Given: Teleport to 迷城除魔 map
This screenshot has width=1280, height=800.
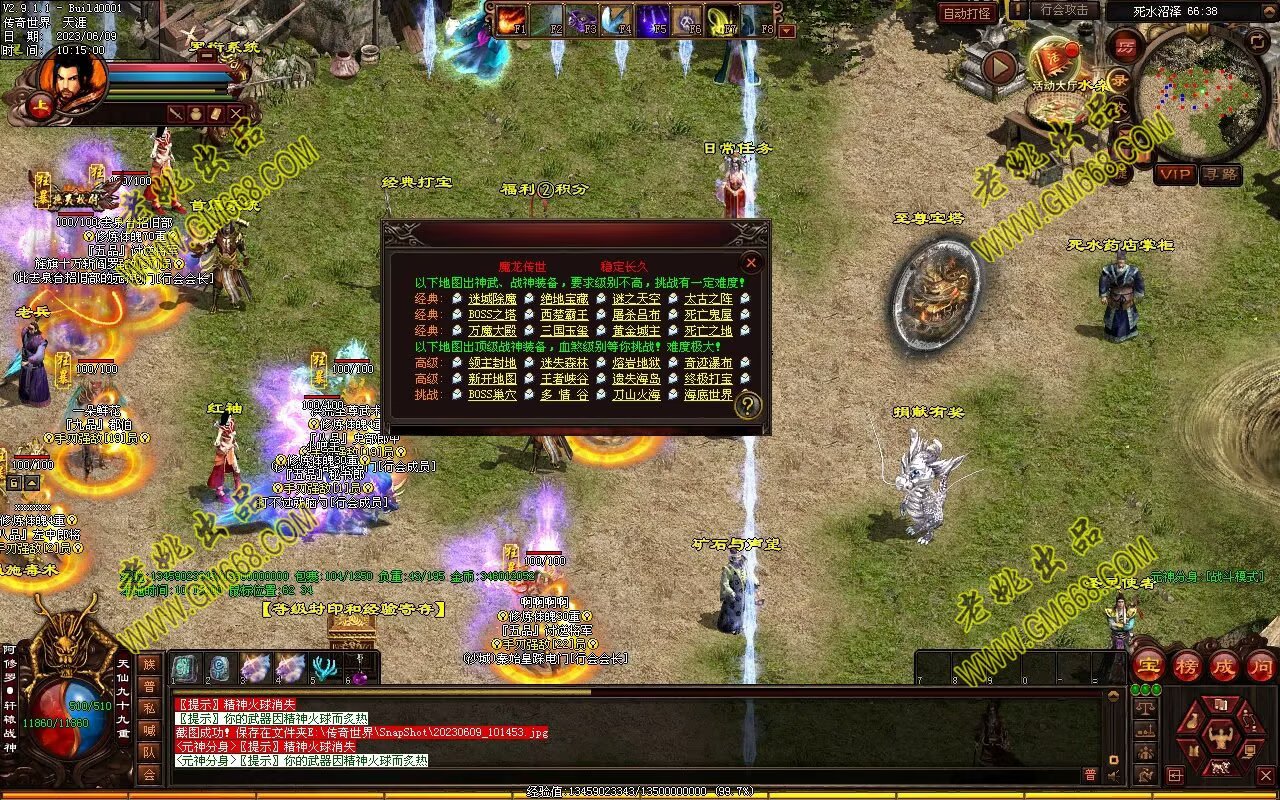Looking at the screenshot, I should click(492, 298).
